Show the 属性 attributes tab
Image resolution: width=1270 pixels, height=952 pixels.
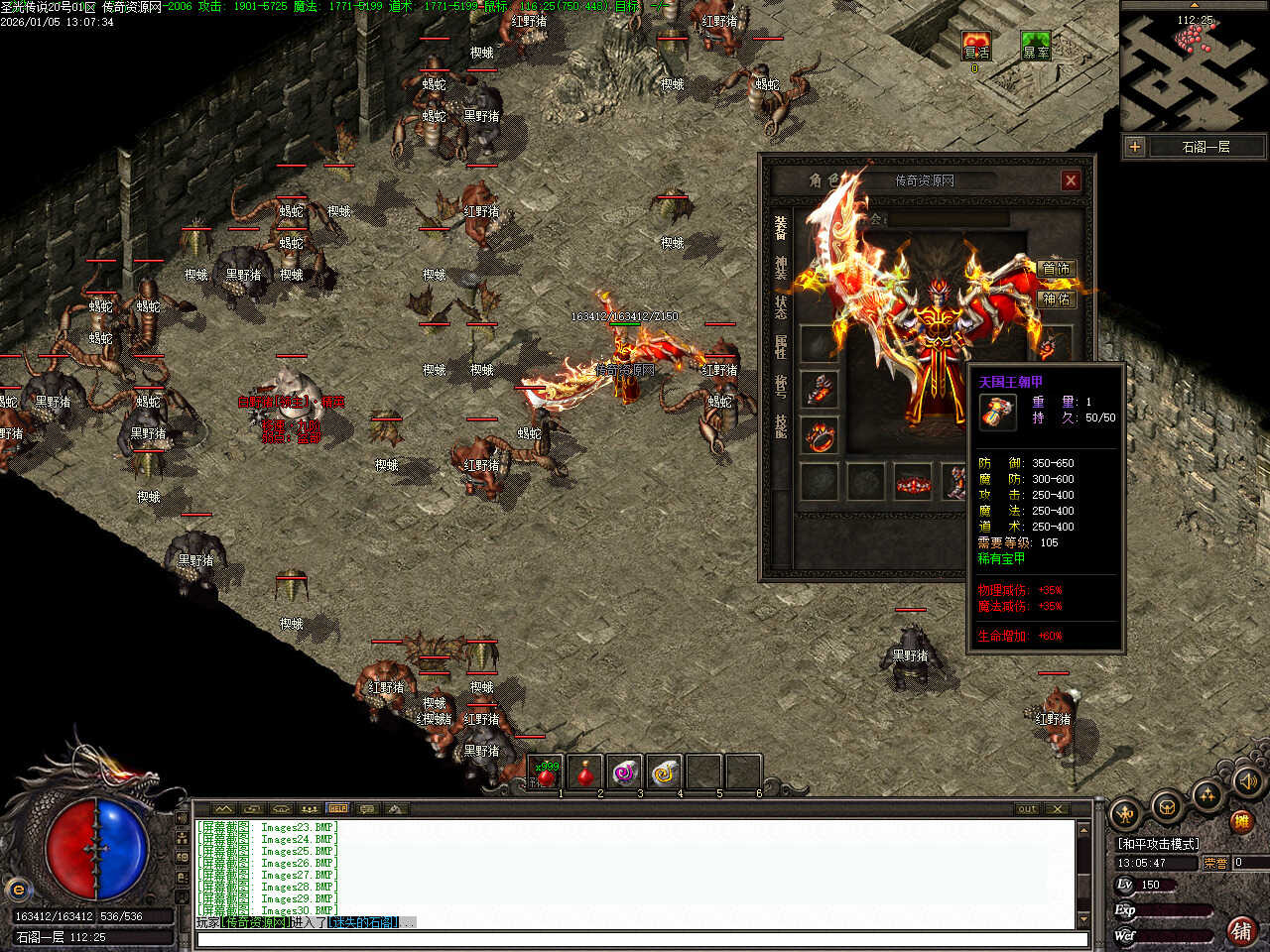(781, 346)
